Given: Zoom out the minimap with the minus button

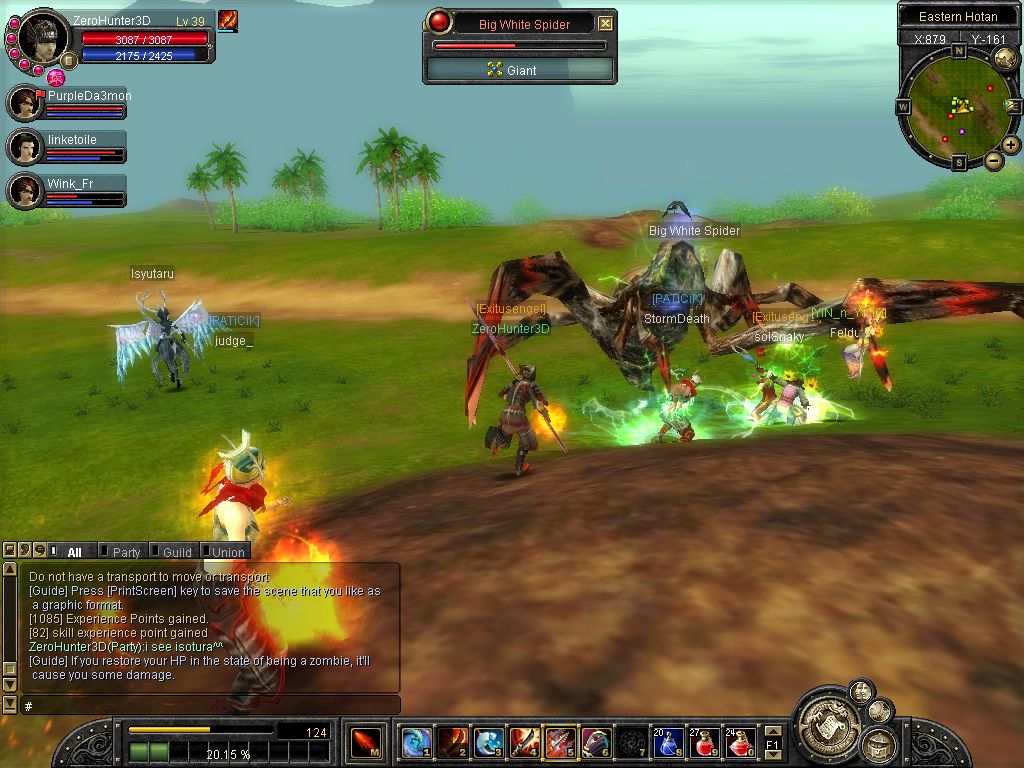Looking at the screenshot, I should (994, 161).
